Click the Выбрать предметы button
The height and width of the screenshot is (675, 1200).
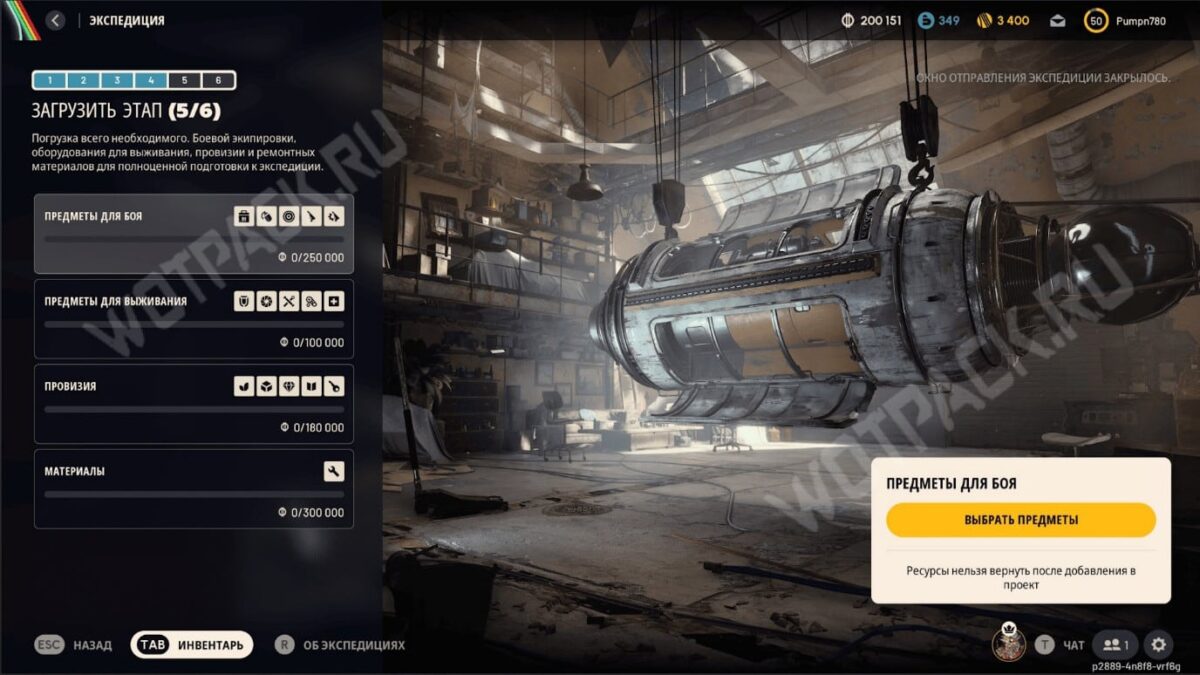(1021, 520)
